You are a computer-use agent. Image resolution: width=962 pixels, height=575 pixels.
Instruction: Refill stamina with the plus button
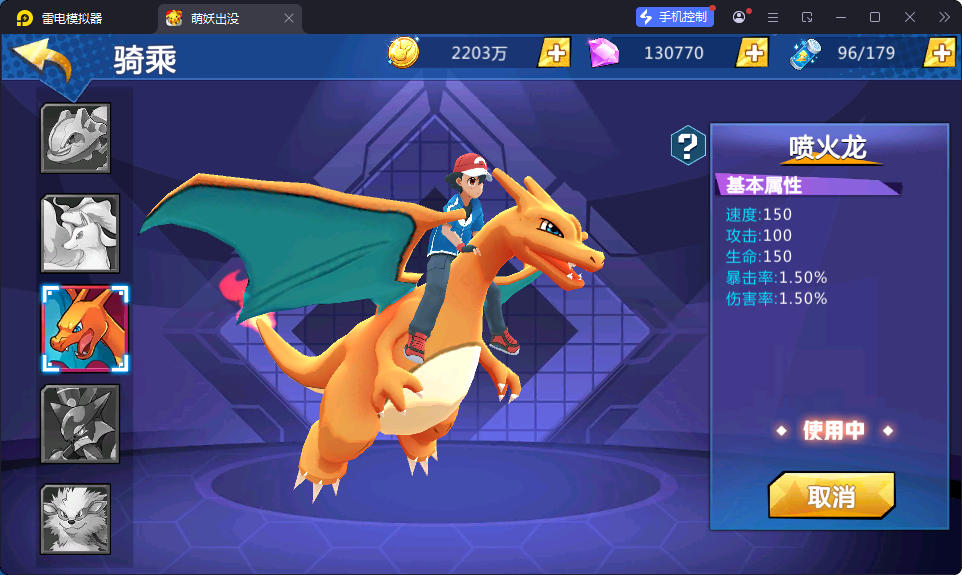click(x=940, y=53)
